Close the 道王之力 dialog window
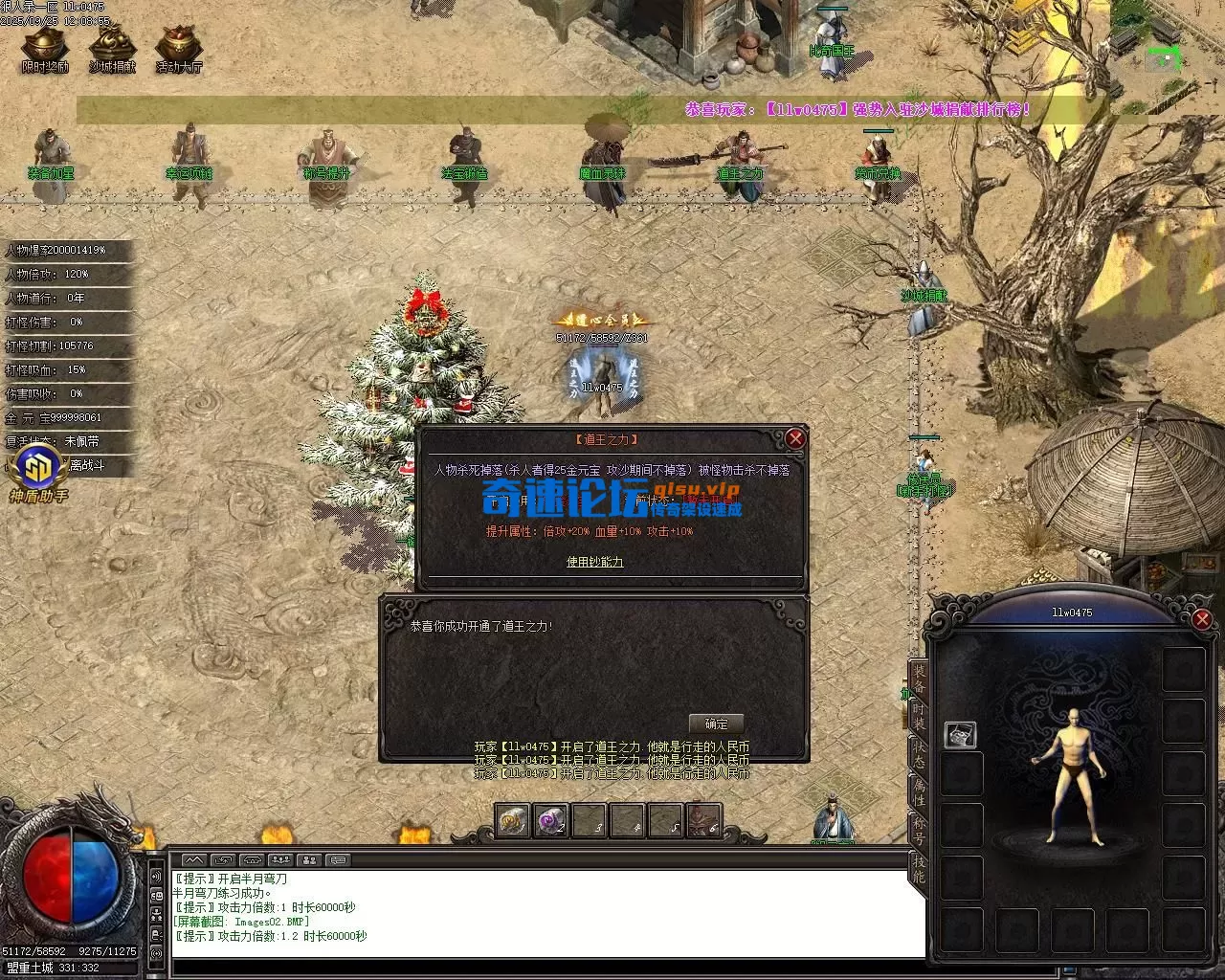 (x=795, y=438)
